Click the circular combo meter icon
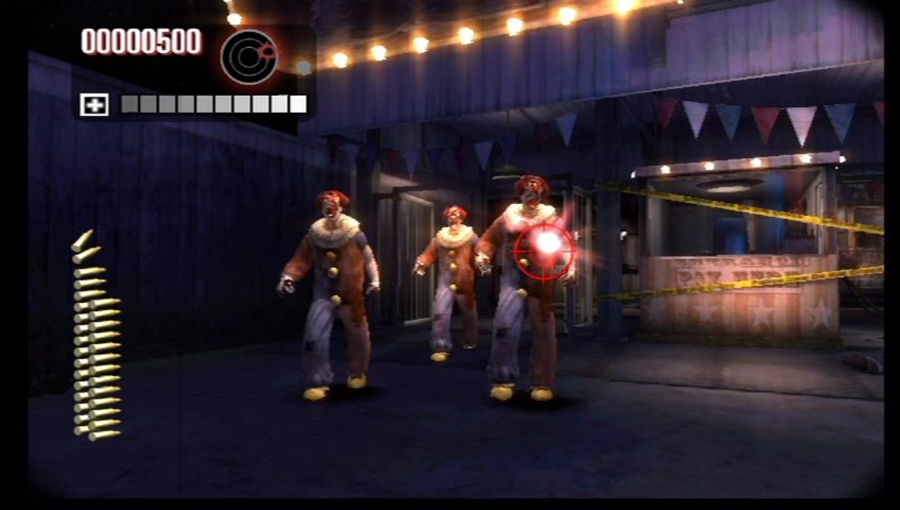This screenshot has height=510, width=900. tap(249, 56)
